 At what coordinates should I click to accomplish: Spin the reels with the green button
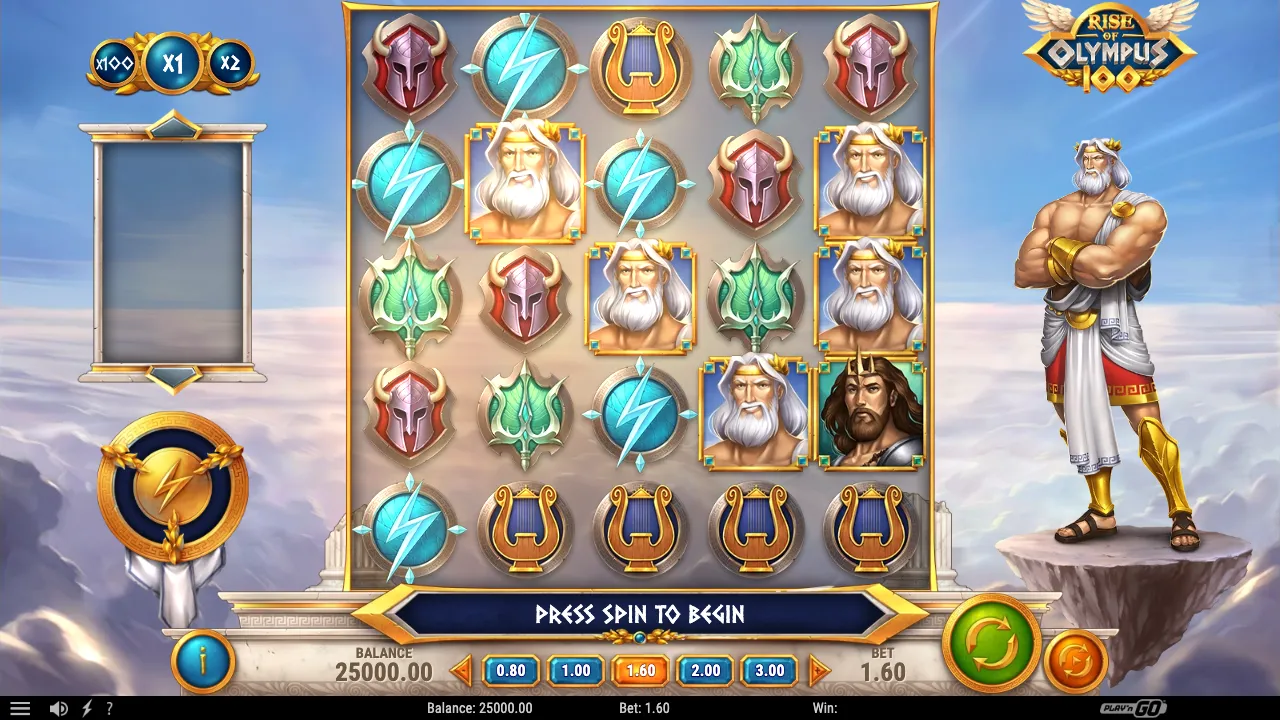point(991,643)
